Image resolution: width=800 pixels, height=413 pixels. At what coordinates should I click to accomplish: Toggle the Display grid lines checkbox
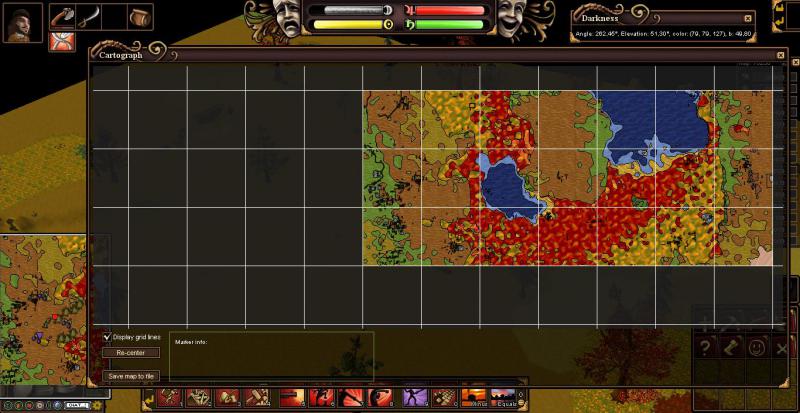(108, 337)
